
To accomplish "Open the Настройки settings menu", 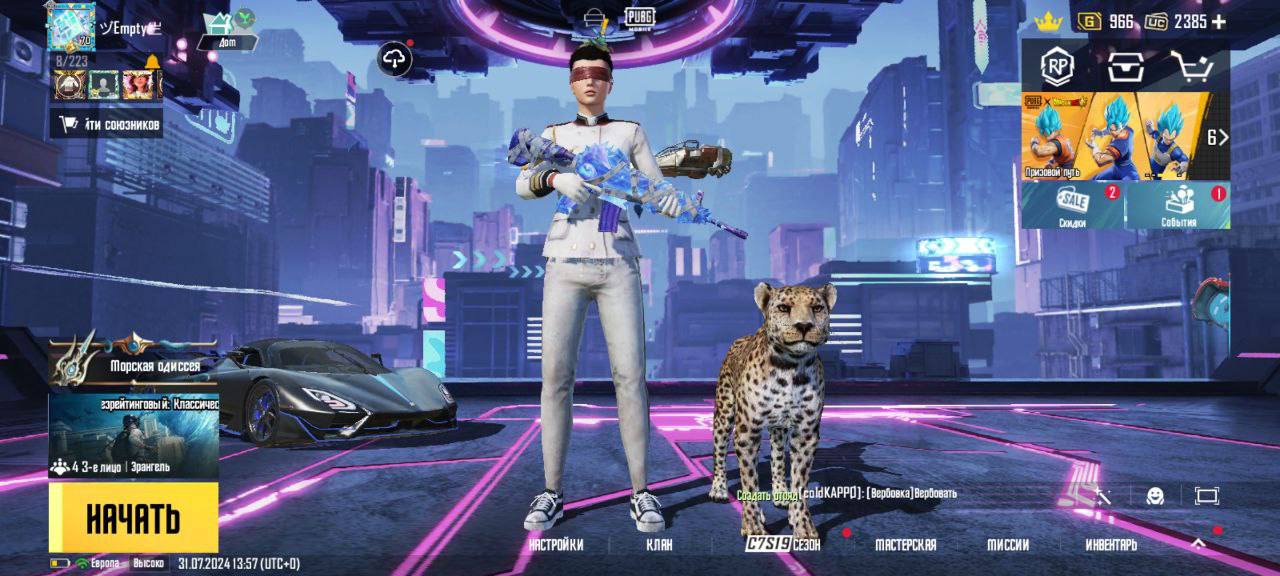I will (x=556, y=545).
